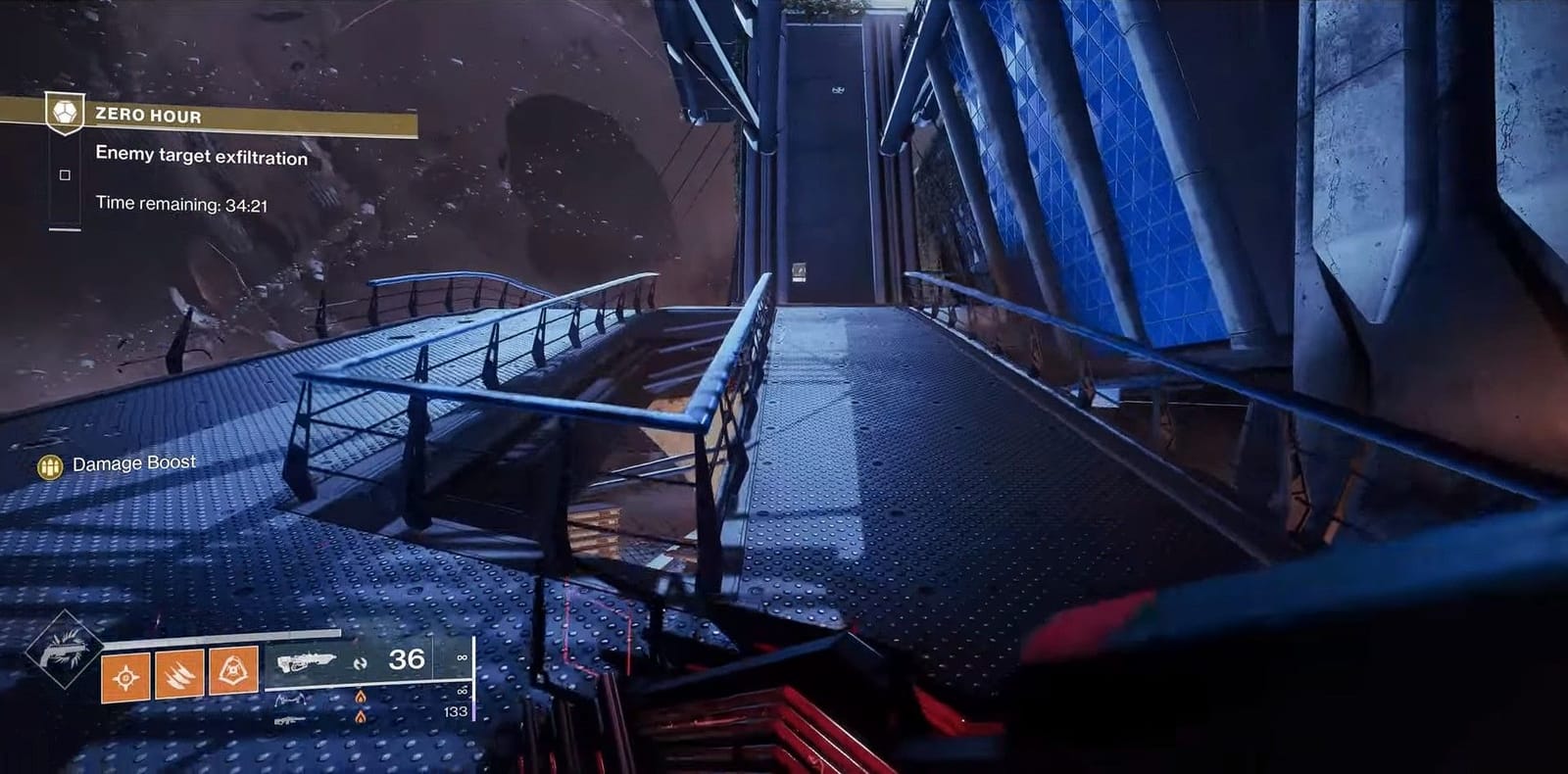
Task: Select the equipped scout rifle weapon icon
Action: [x=309, y=661]
